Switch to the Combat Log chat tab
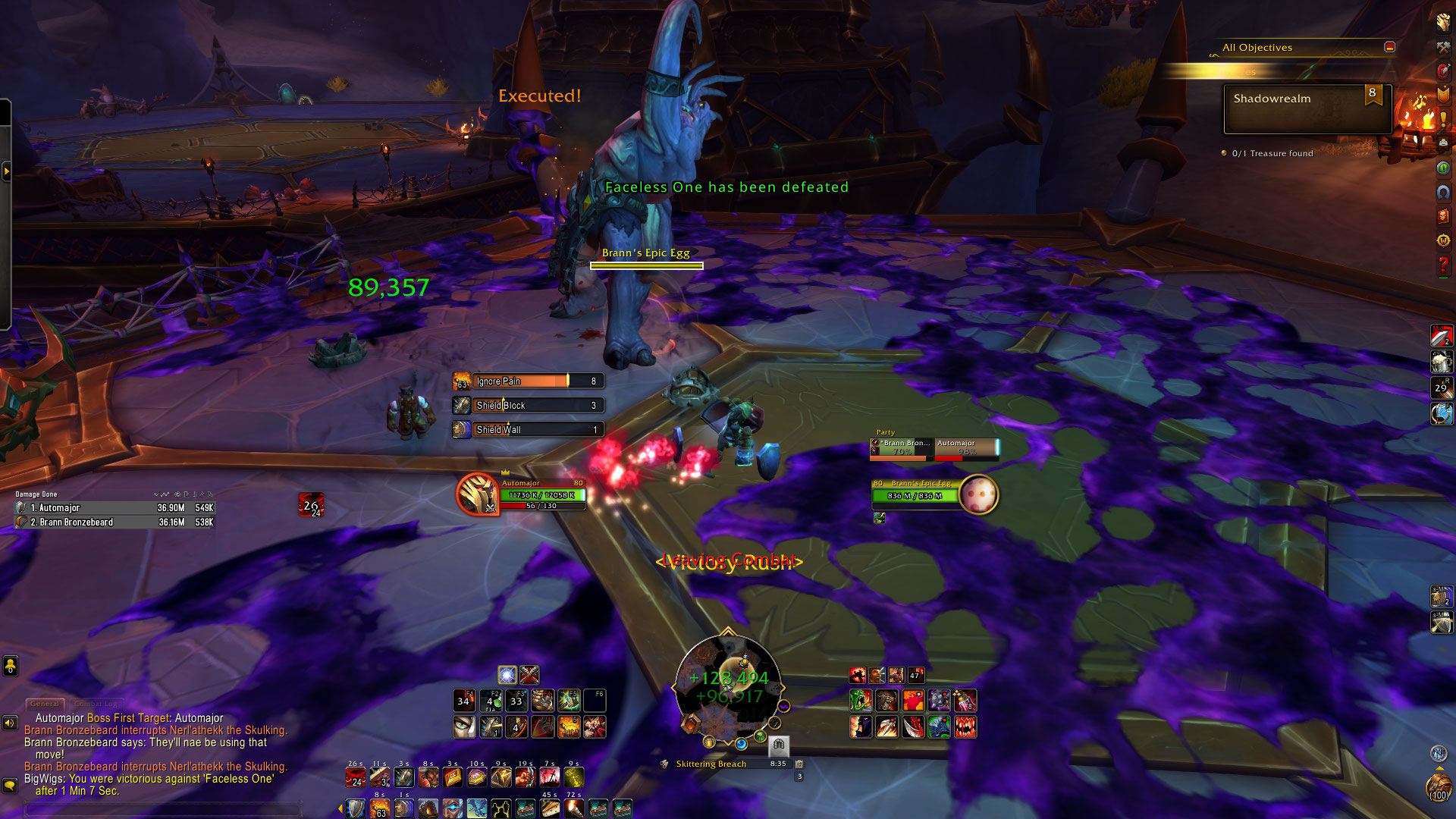Viewport: 1456px width, 819px height. click(x=96, y=704)
